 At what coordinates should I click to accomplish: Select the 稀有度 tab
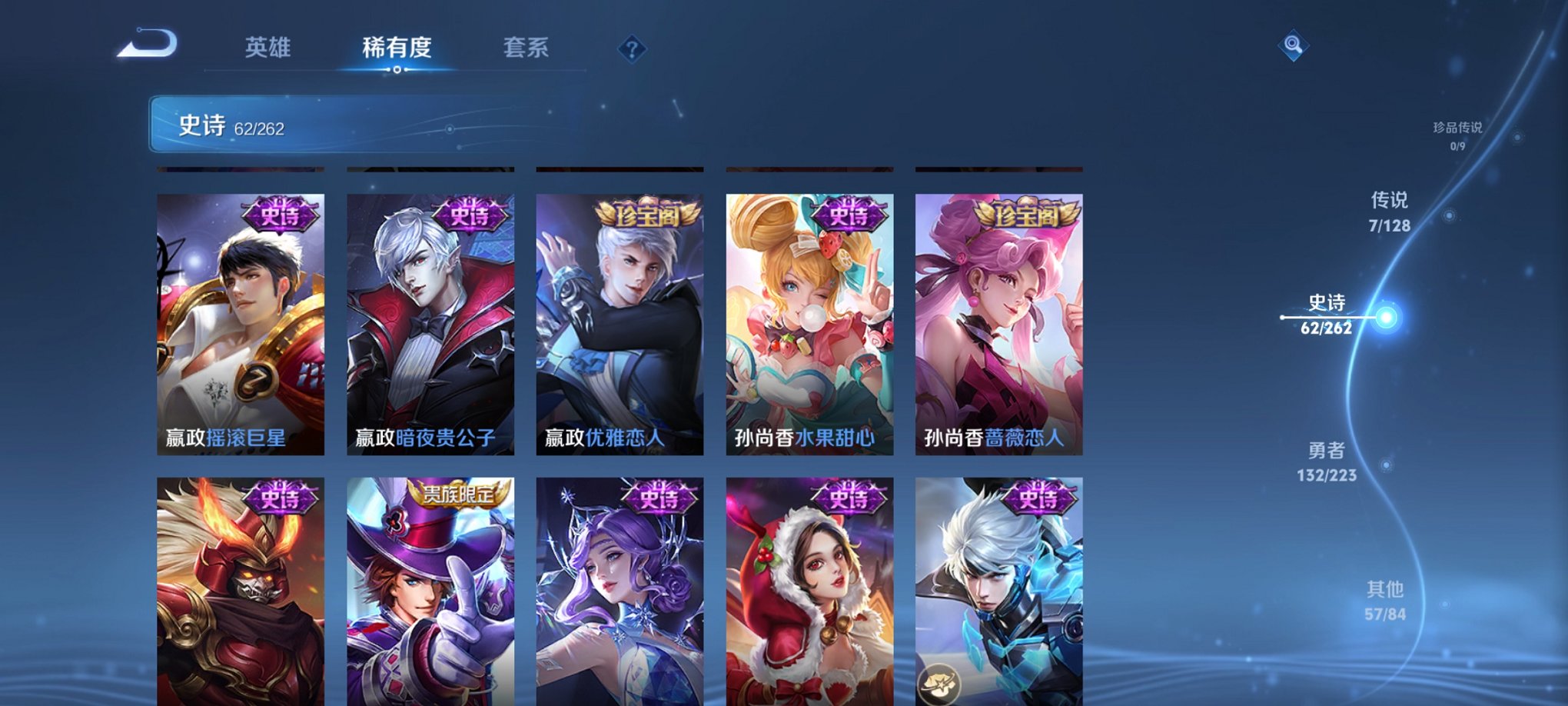(x=396, y=48)
